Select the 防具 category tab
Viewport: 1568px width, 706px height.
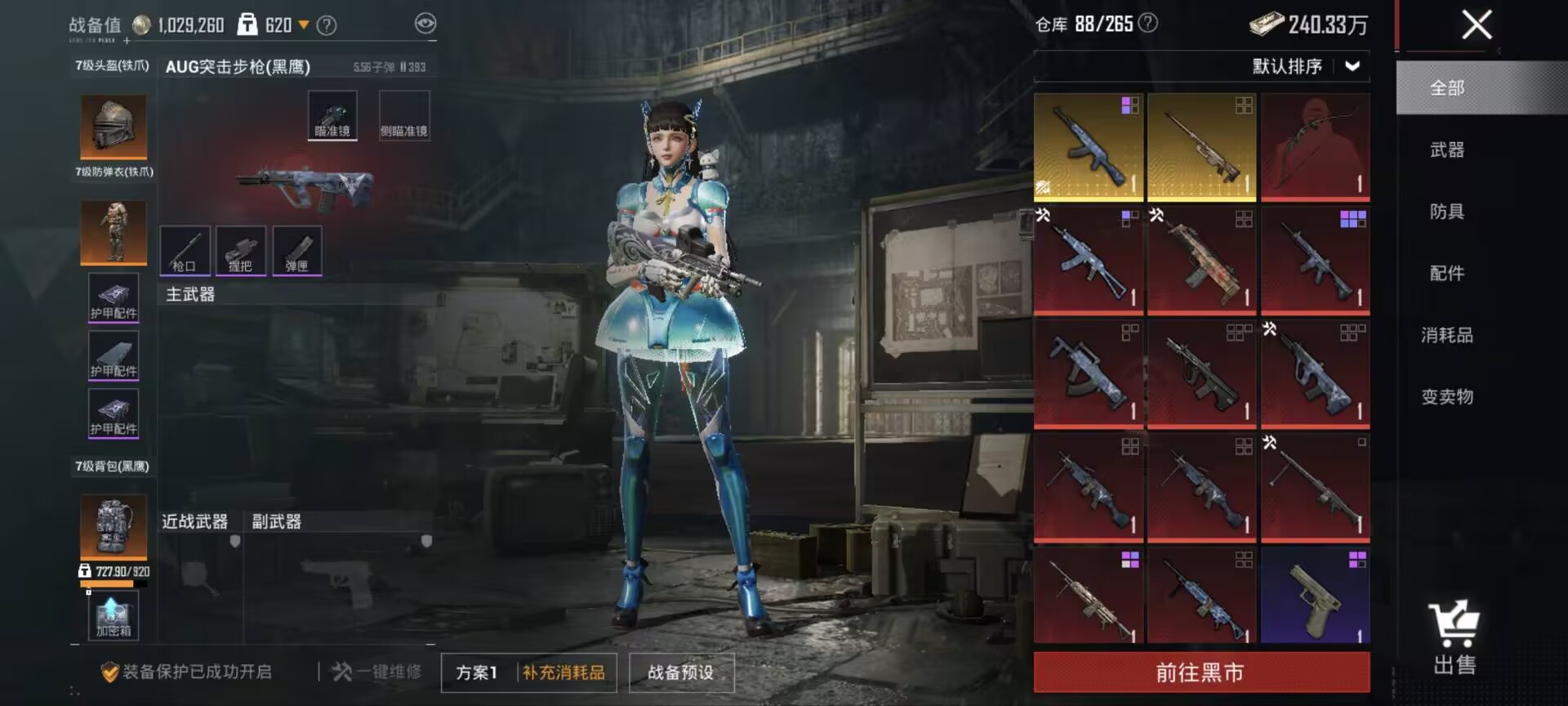click(1446, 212)
